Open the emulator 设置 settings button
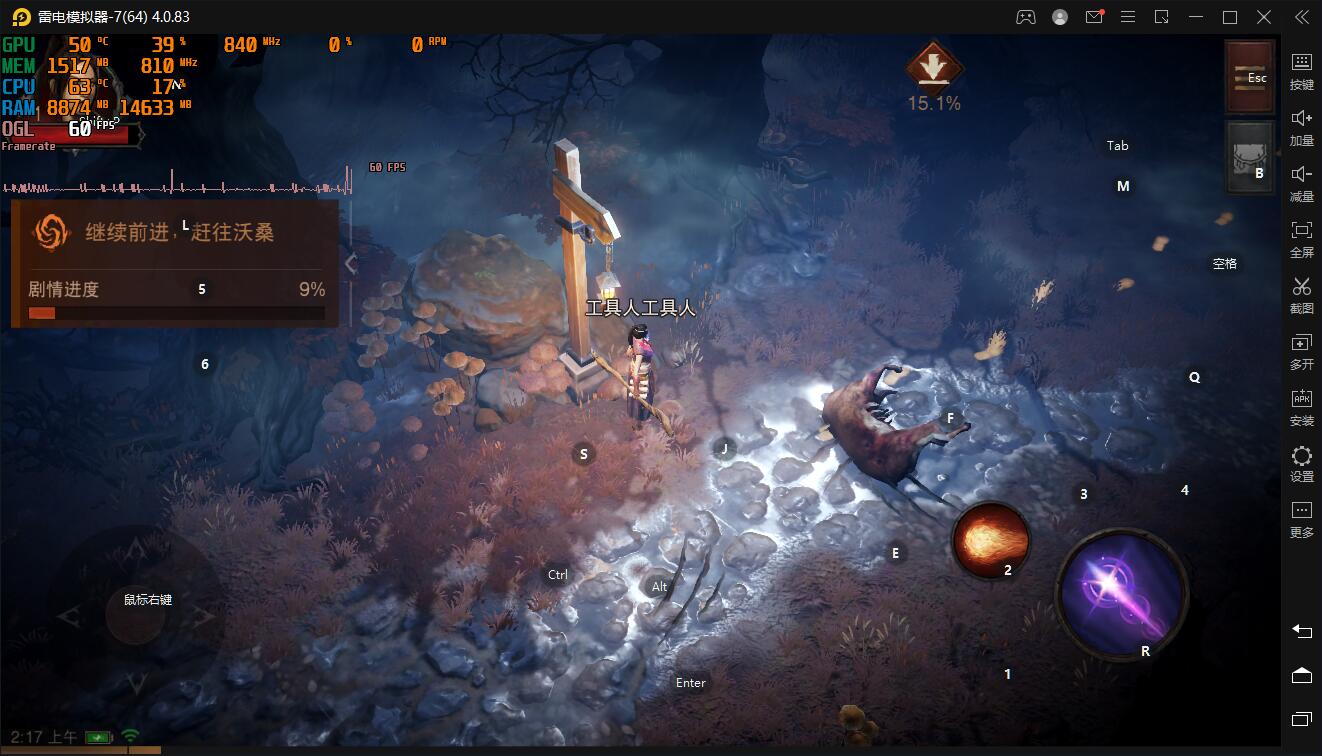The image size is (1322, 756). tap(1301, 463)
